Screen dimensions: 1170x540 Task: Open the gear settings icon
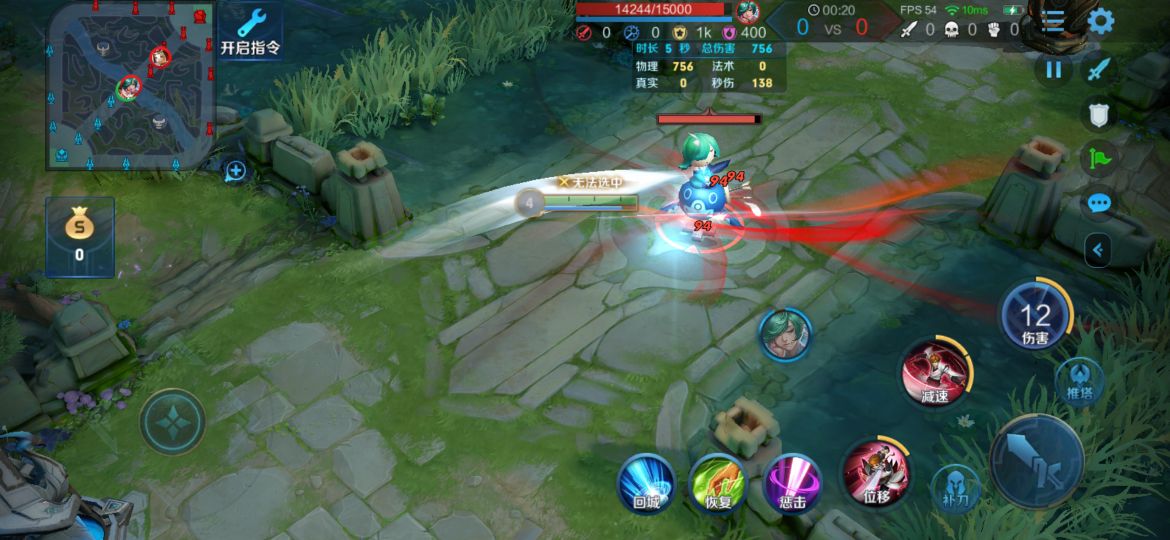click(1101, 21)
